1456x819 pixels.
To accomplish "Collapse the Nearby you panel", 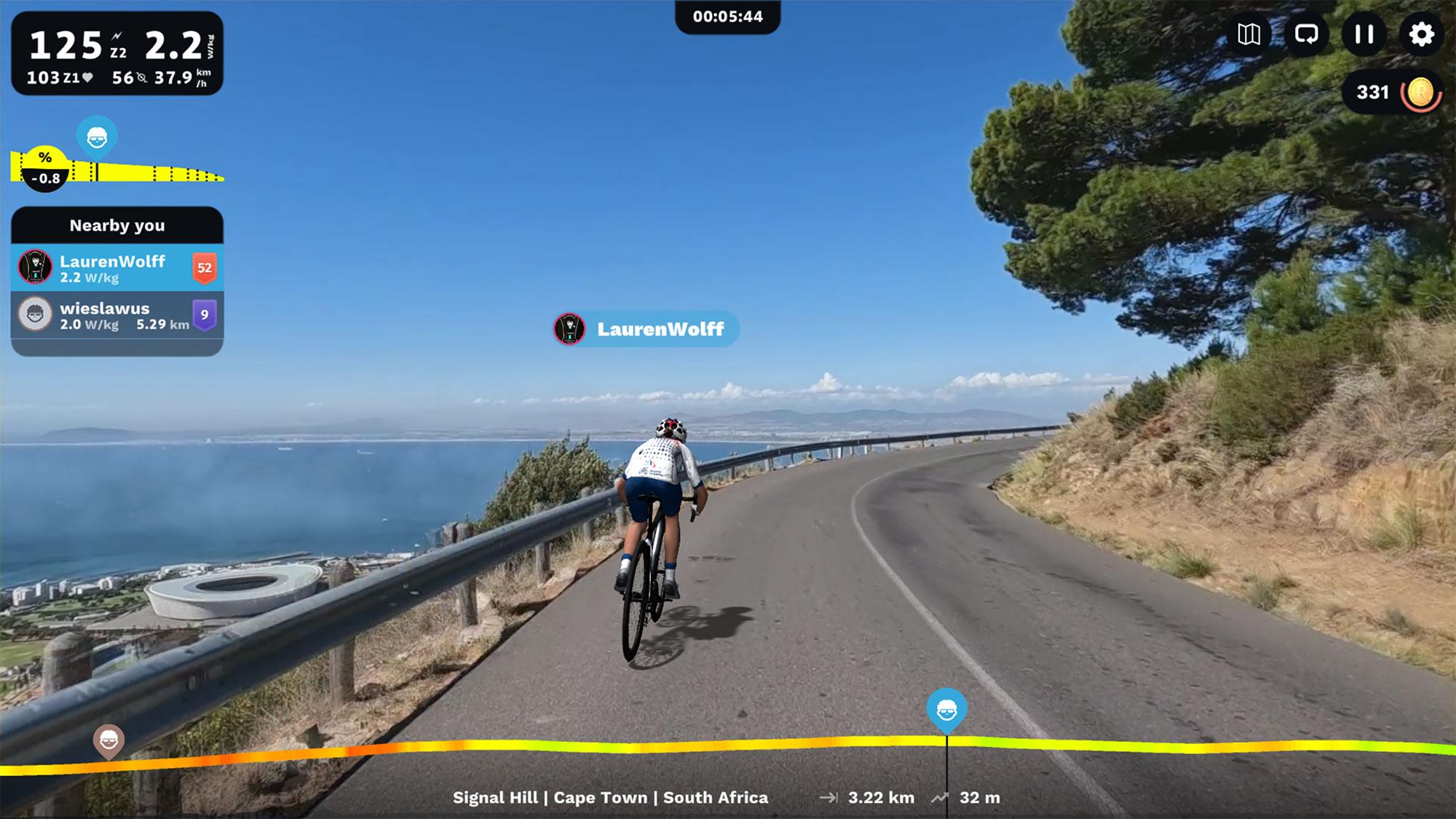I will click(116, 226).
